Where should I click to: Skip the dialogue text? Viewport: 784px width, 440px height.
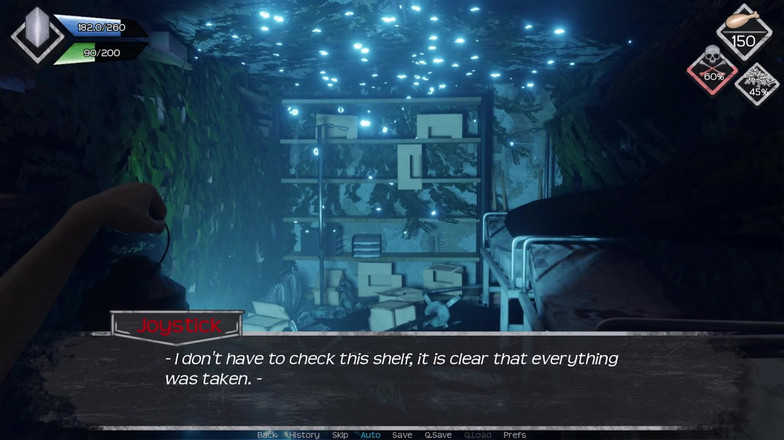(x=340, y=435)
